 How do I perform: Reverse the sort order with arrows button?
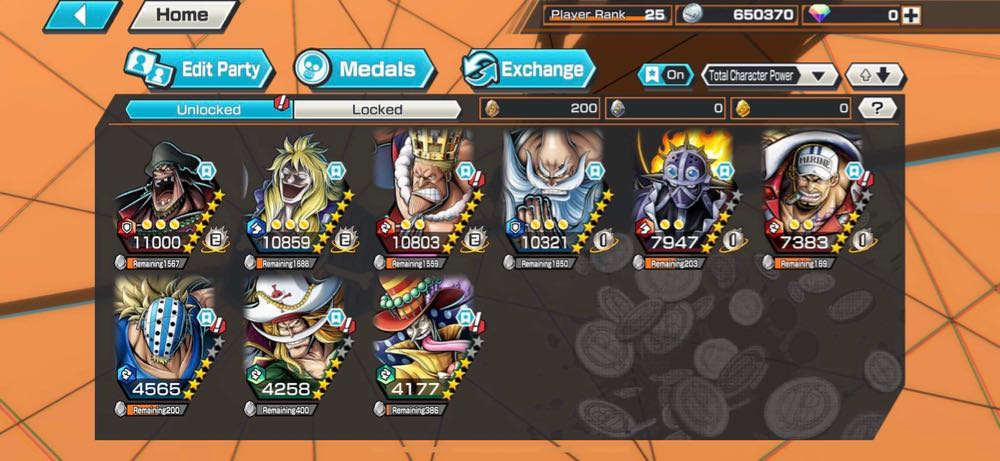(875, 75)
